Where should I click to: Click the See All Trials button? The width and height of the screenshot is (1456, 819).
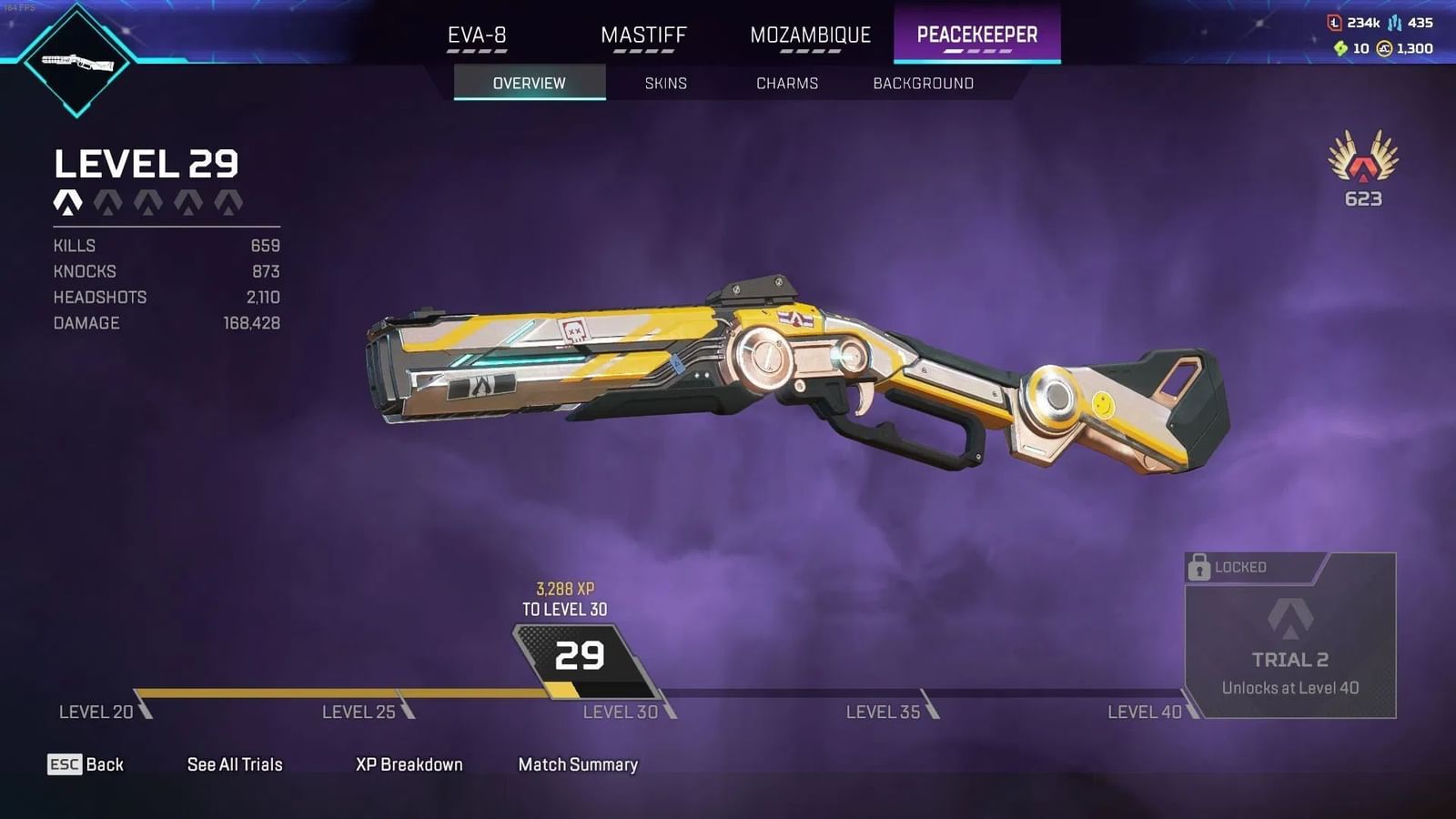(x=234, y=764)
